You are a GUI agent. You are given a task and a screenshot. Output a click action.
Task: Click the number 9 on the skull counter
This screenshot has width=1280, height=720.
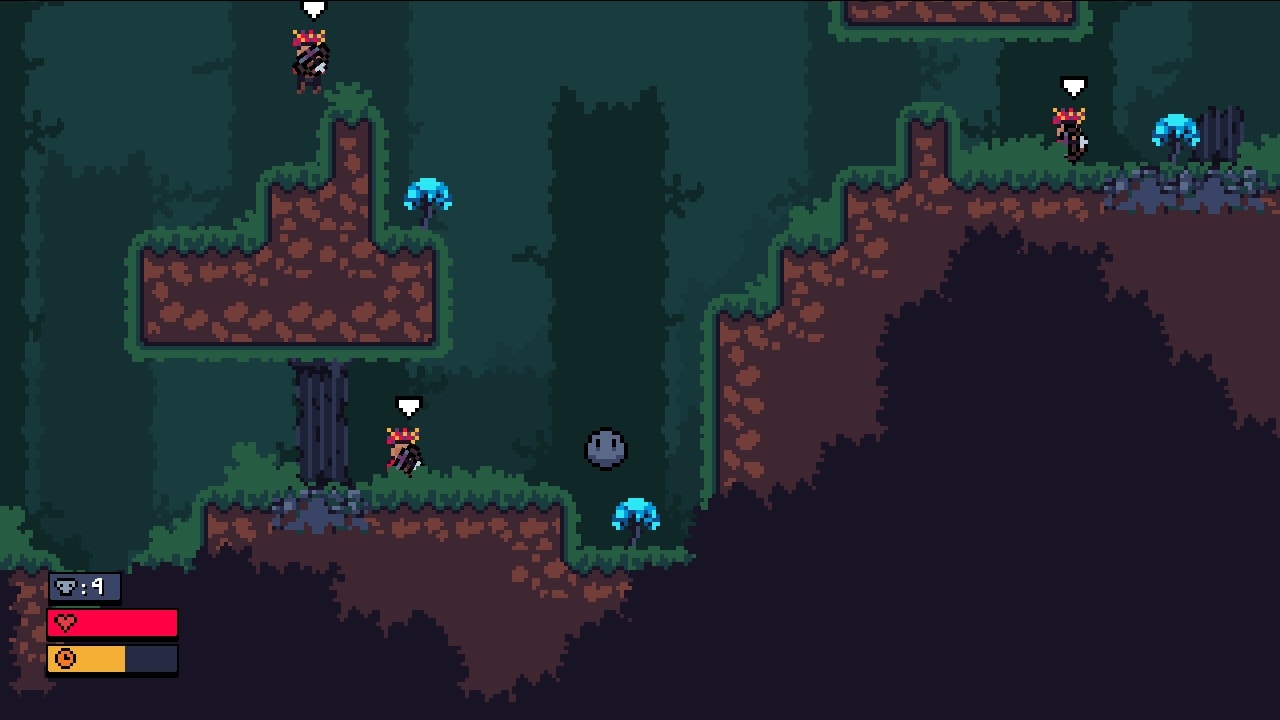[x=96, y=588]
